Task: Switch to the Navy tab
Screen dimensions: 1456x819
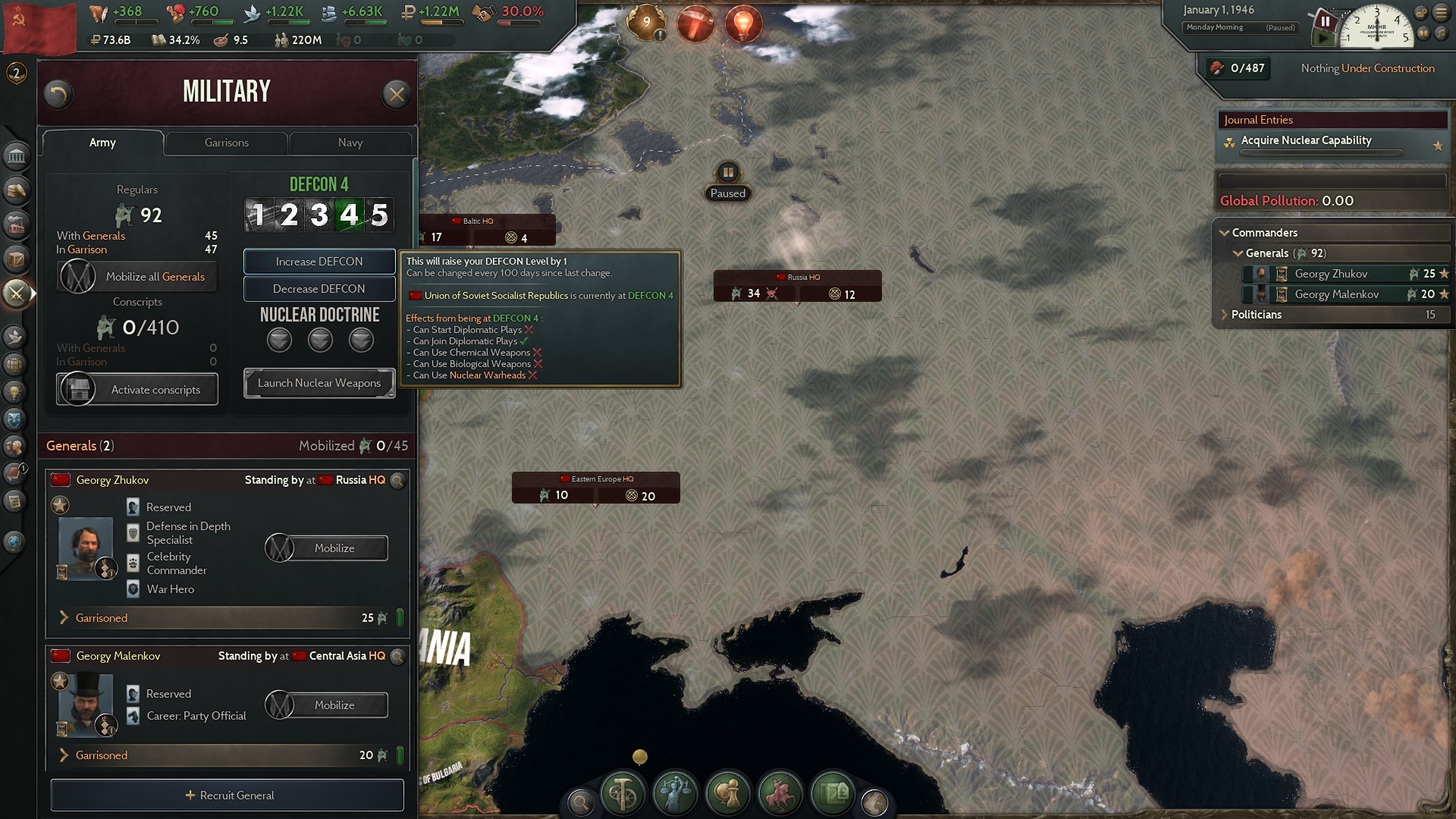Action: pos(350,143)
